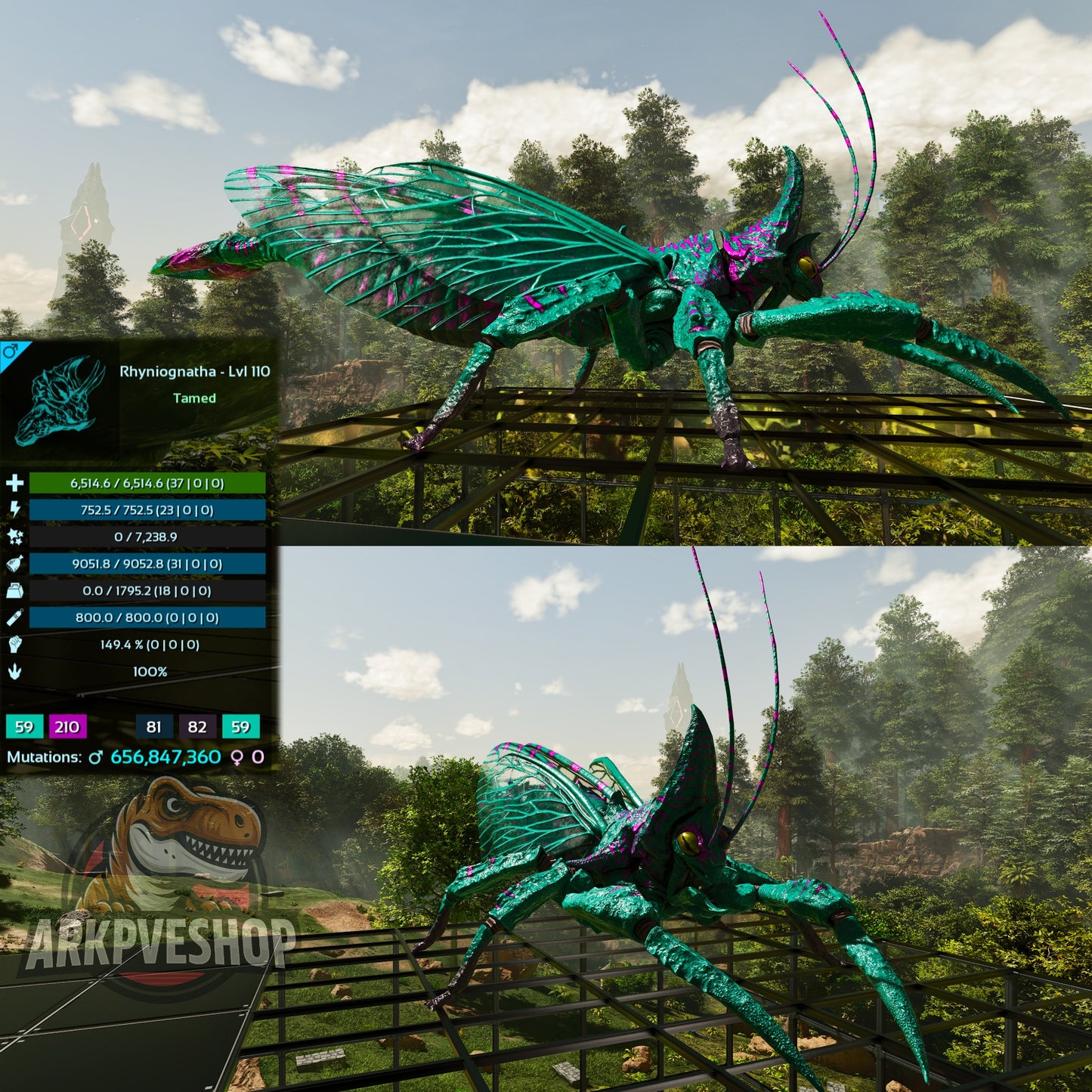
Task: Pick the color swatch labeled 82
Action: (197, 727)
